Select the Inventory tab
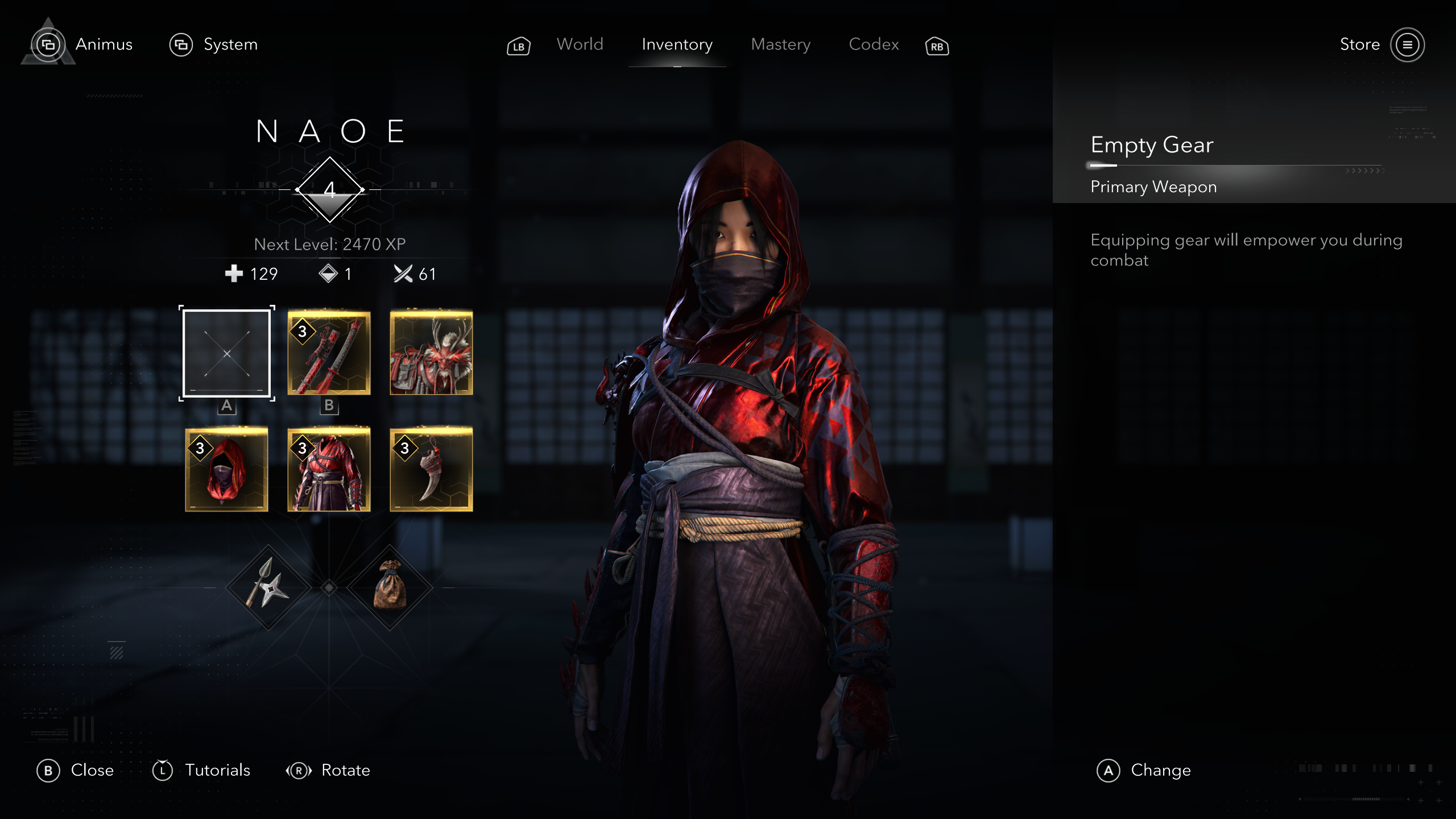 point(677,44)
